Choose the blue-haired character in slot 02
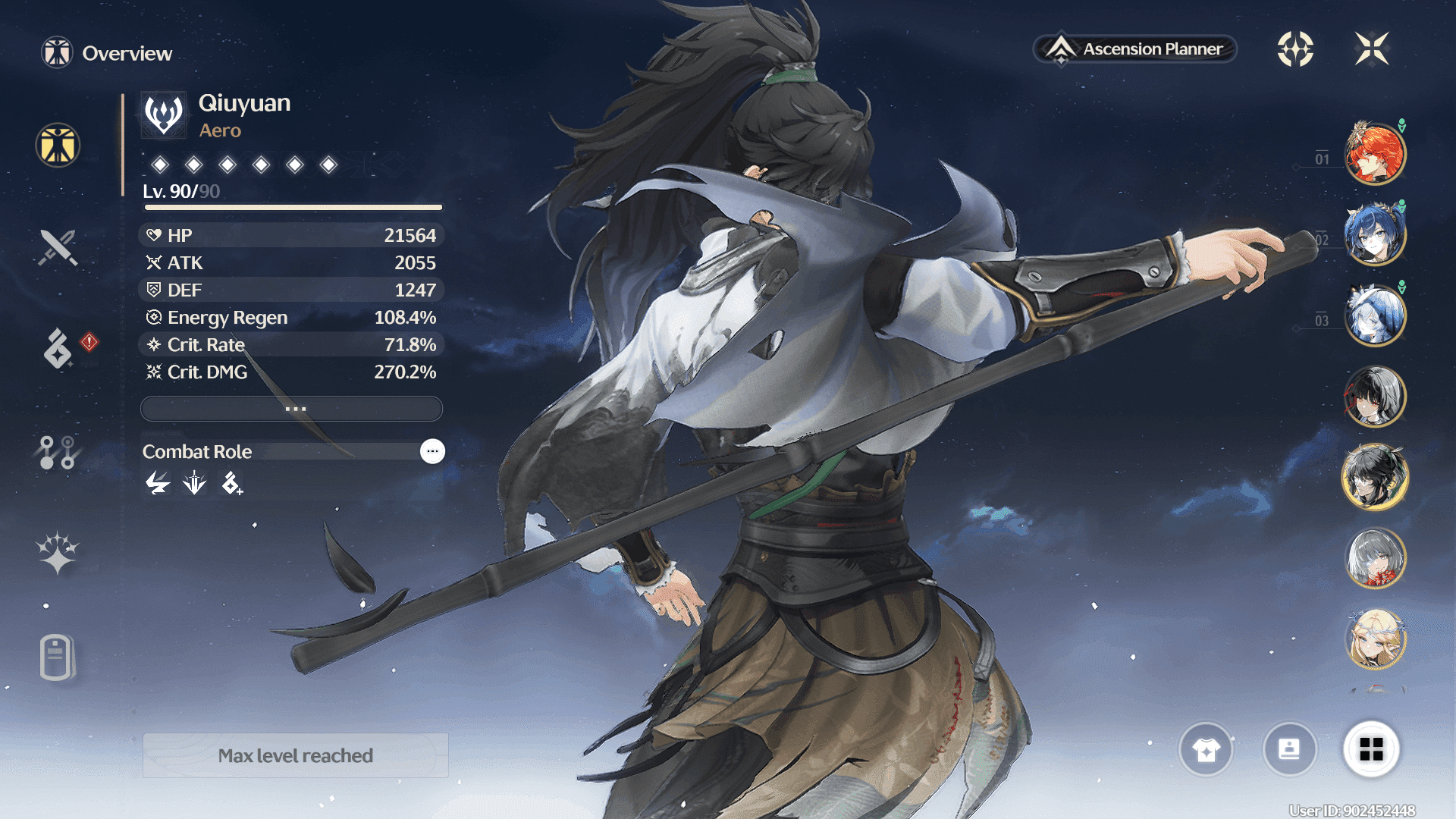This screenshot has height=819, width=1456. [x=1375, y=235]
